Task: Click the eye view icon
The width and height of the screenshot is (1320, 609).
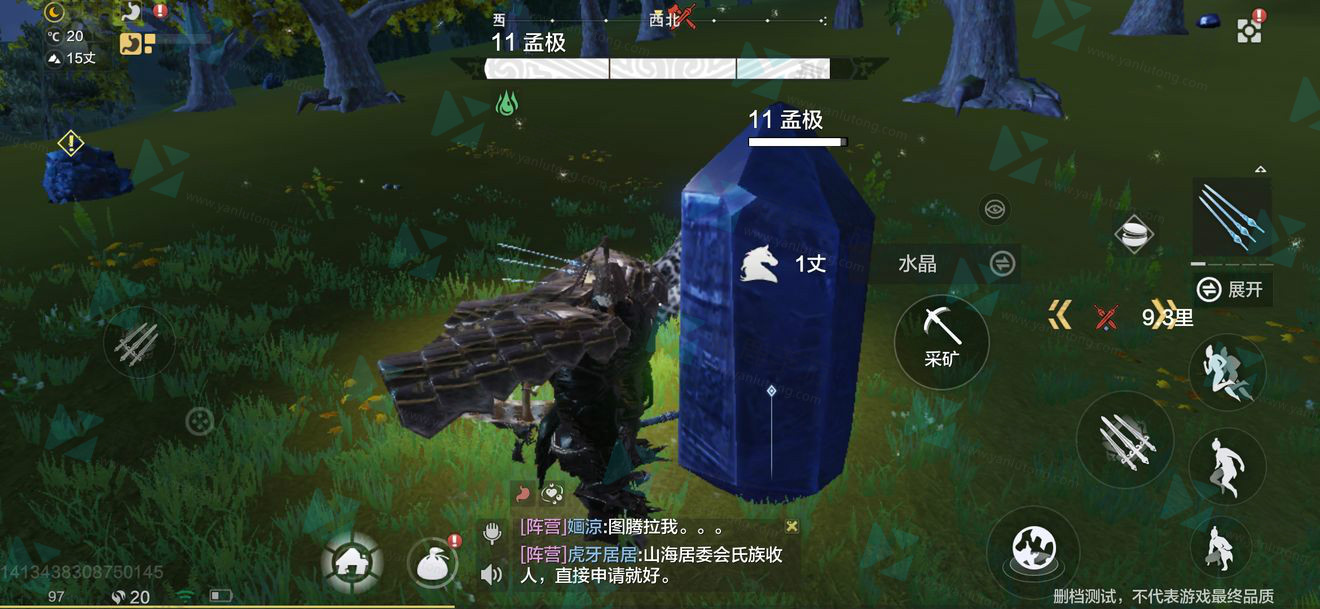Action: tap(995, 209)
